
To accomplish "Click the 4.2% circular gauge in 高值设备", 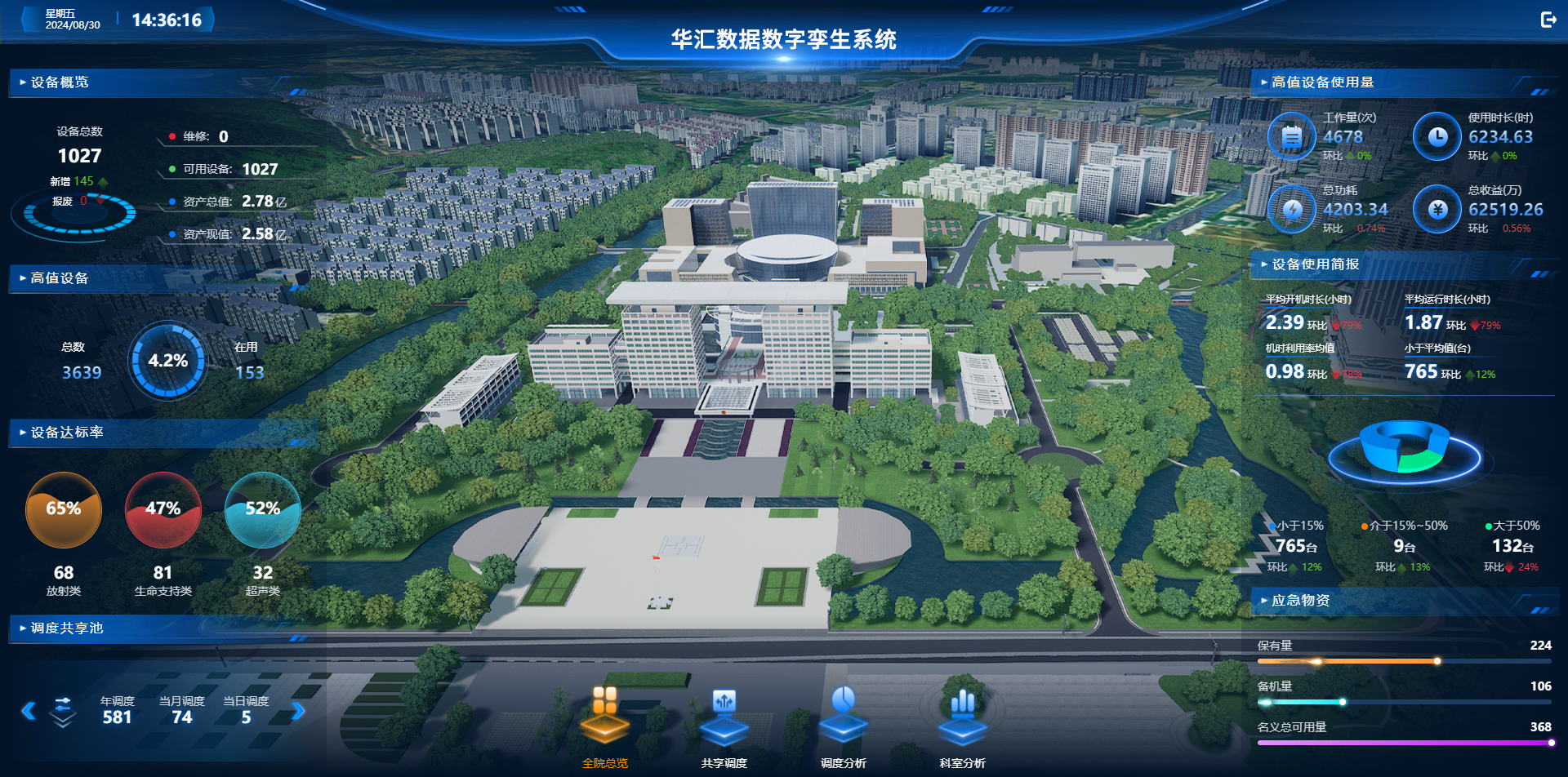I will [167, 360].
